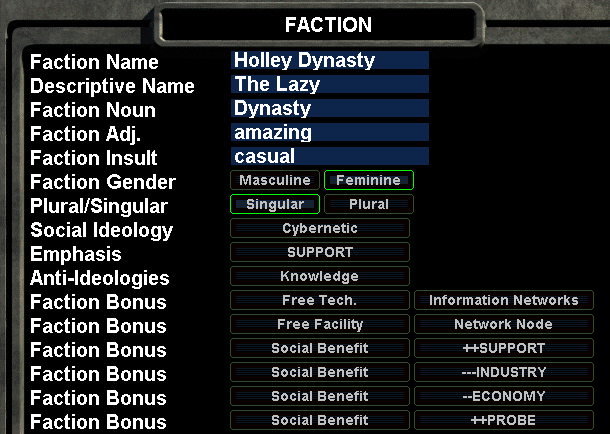Change the Information Networks tech bonus
This screenshot has width=610, height=434.
504,300
